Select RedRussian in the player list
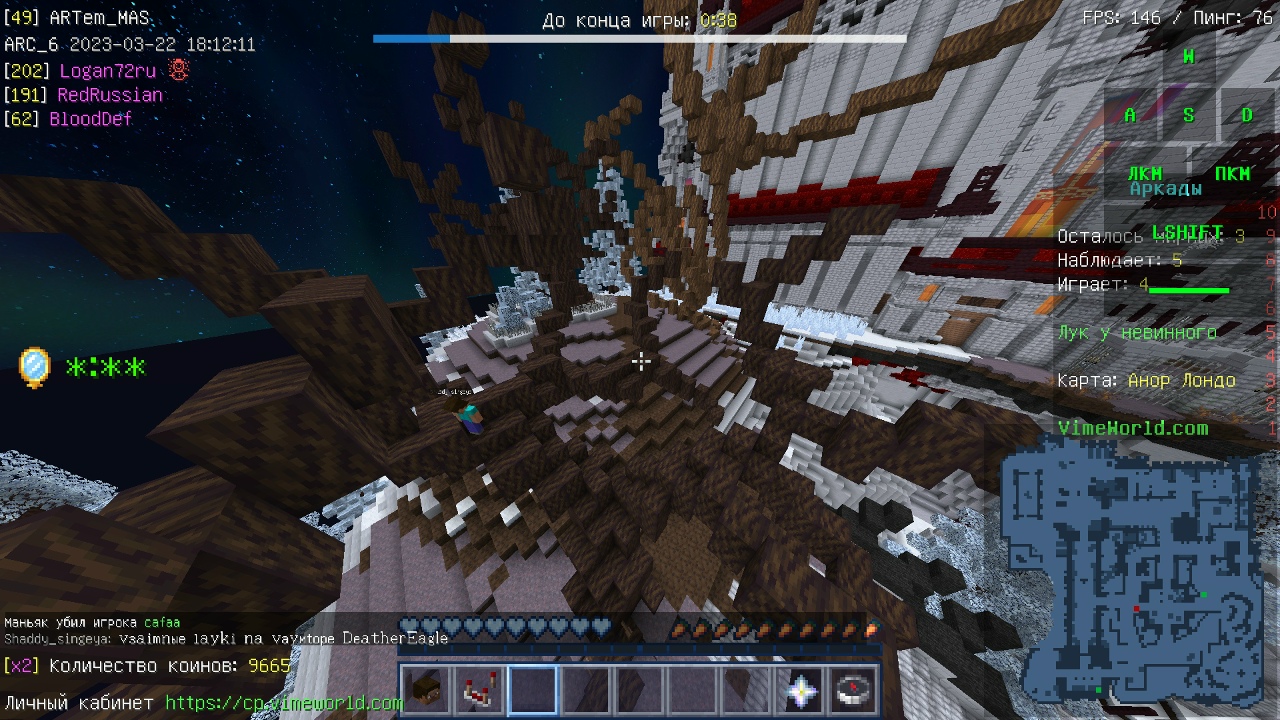 tap(110, 95)
